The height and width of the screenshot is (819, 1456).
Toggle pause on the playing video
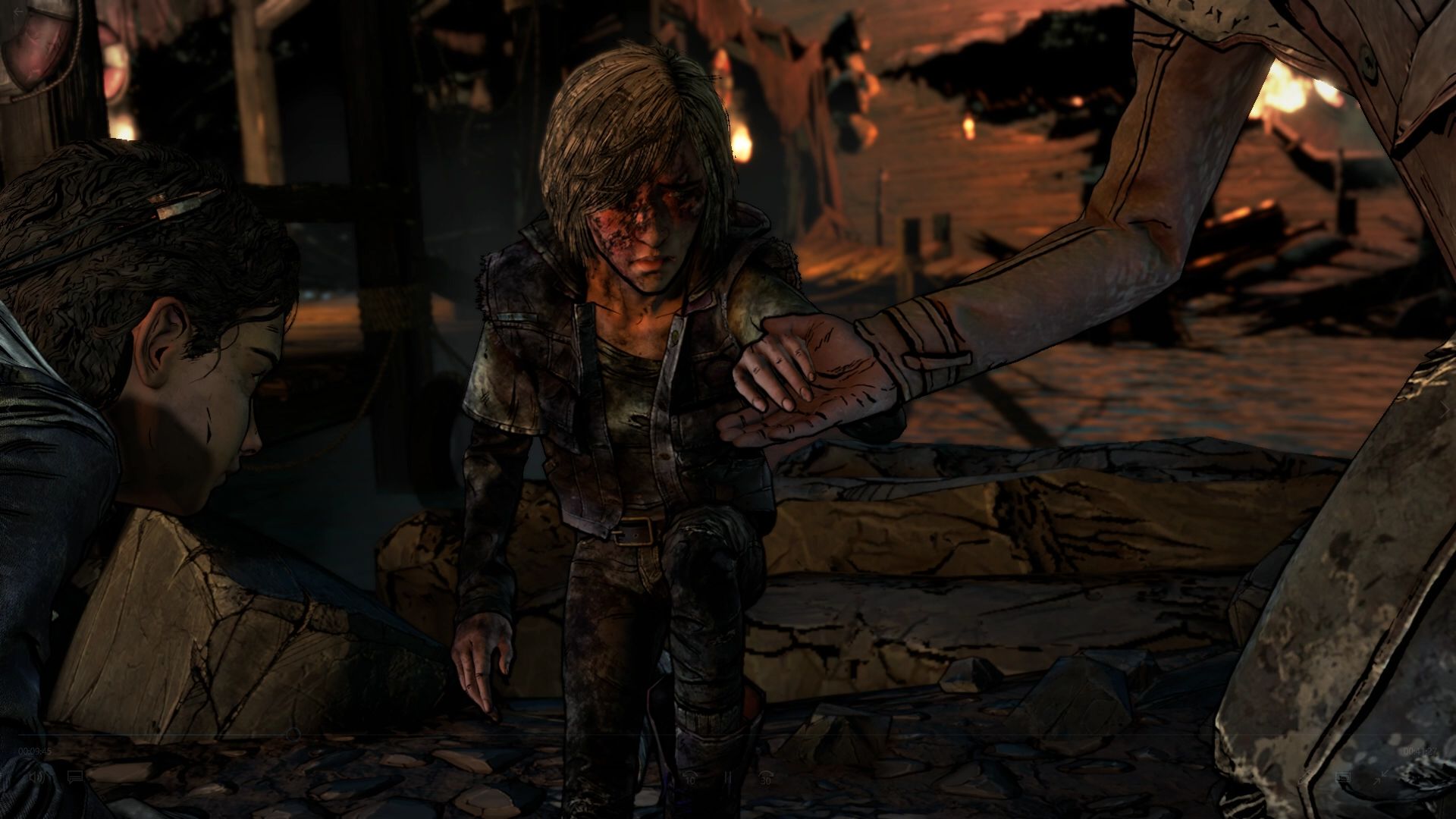click(x=727, y=777)
